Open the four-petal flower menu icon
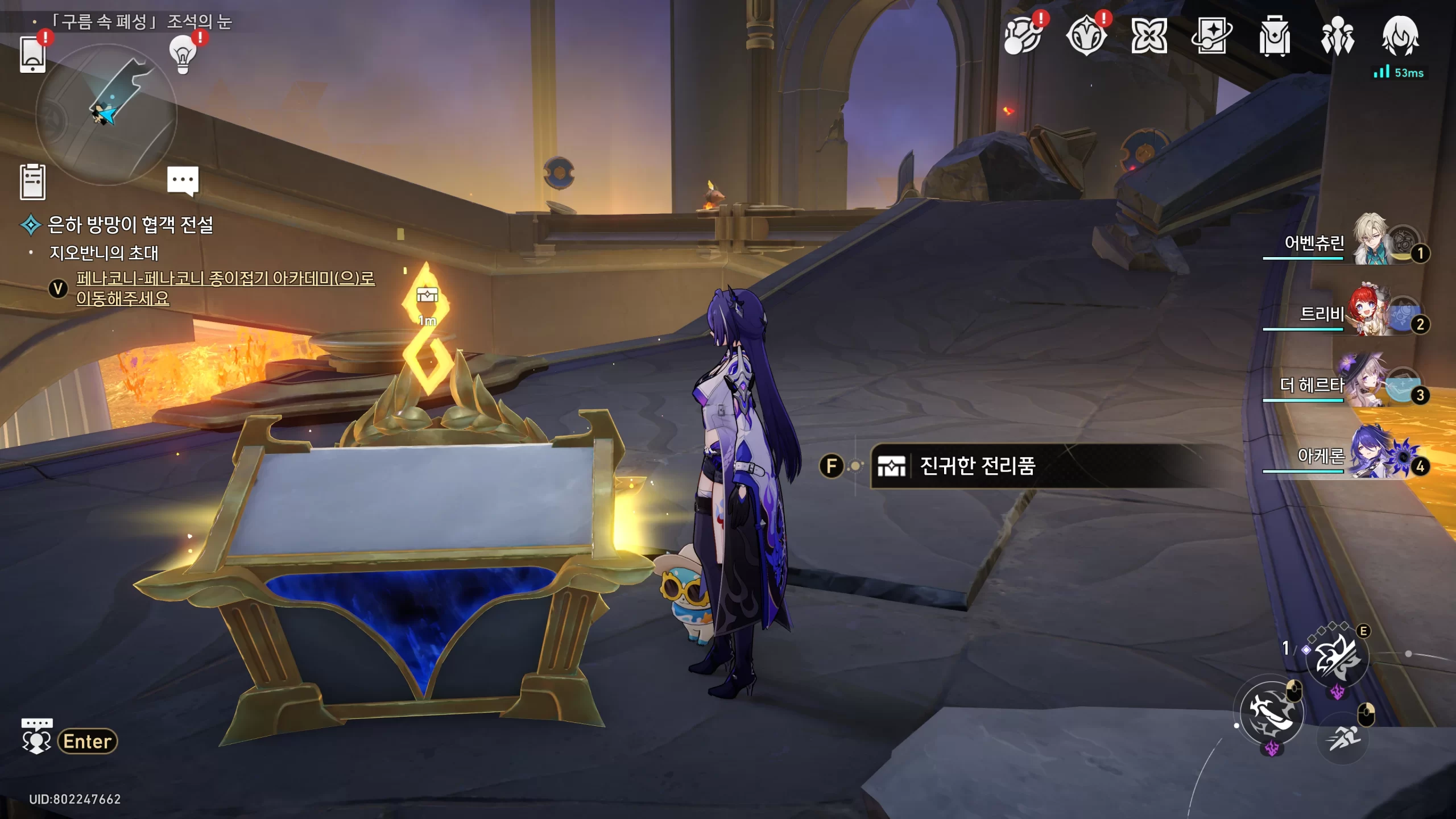Screen dimensions: 1456x819 coord(1149,36)
